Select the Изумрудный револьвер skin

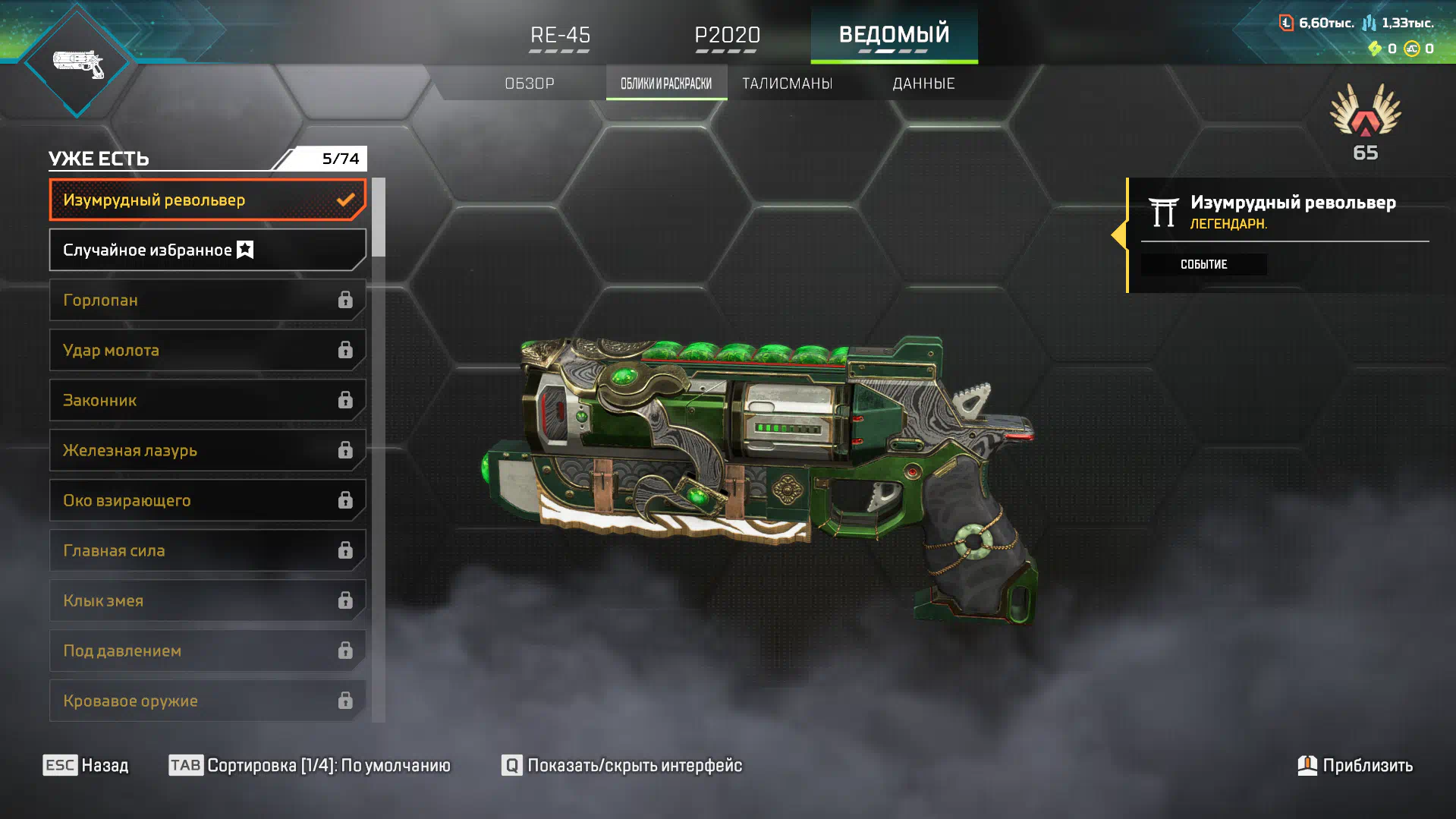point(207,200)
